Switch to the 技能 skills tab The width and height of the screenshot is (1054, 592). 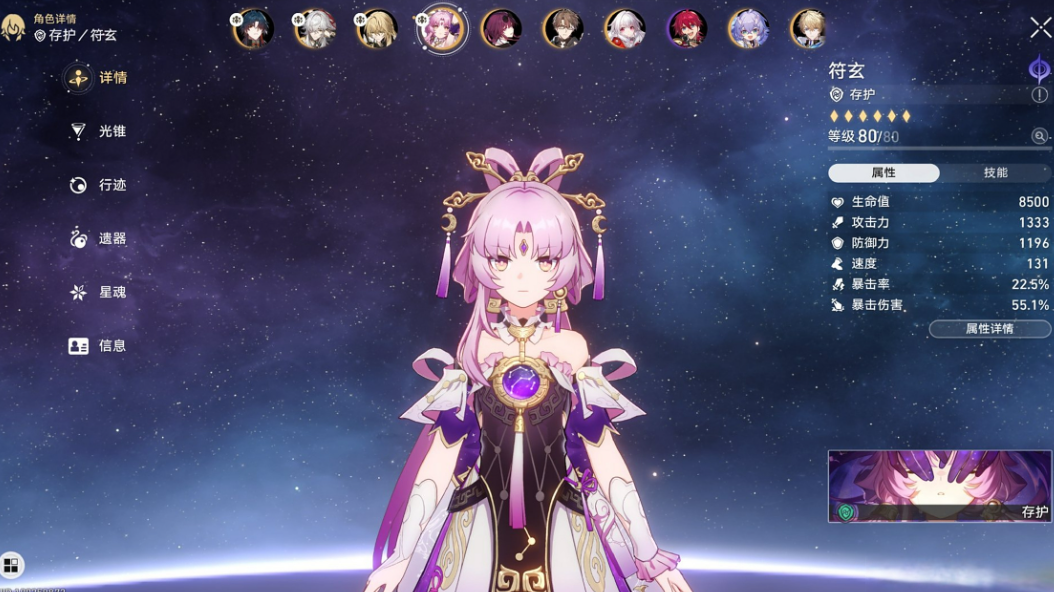tap(995, 173)
